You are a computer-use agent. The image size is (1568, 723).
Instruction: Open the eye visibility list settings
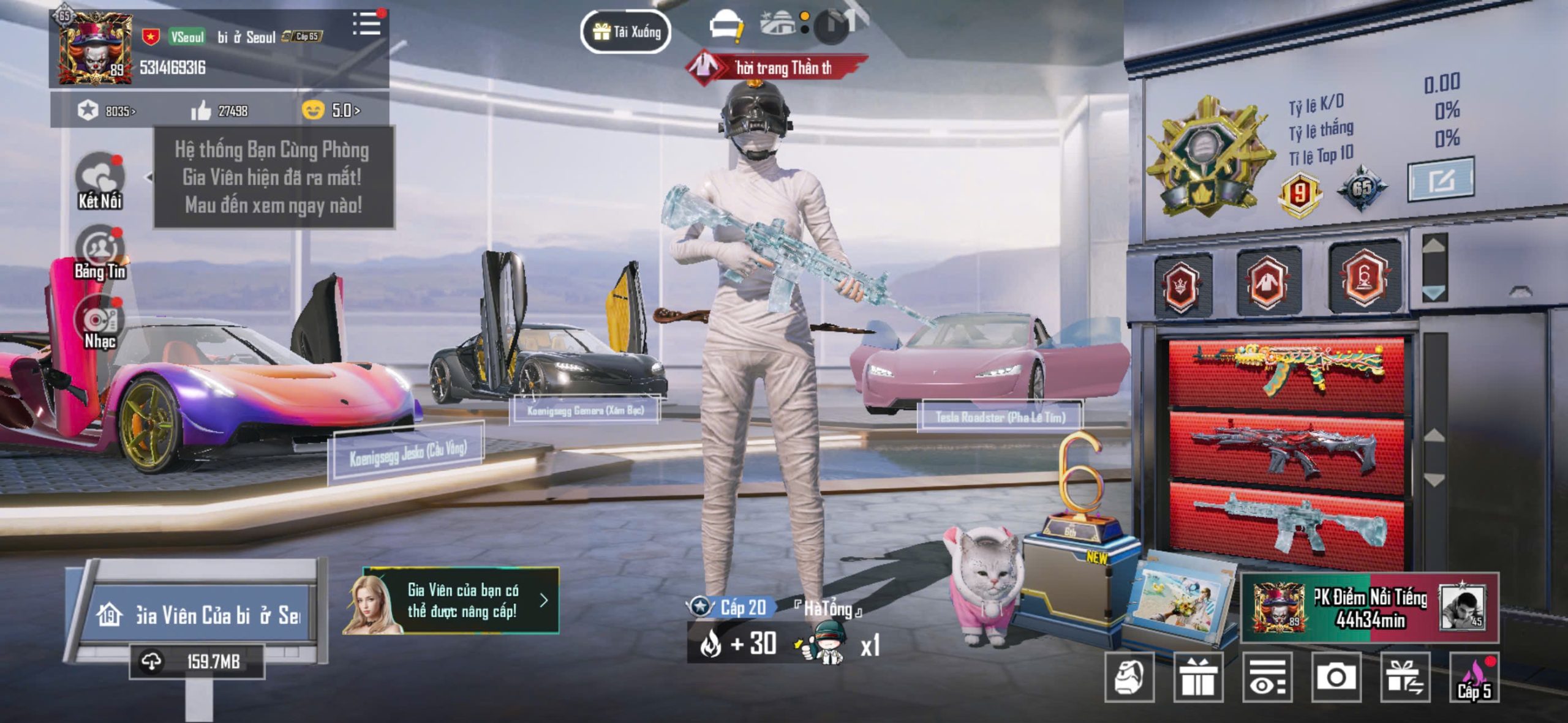coord(1267,676)
